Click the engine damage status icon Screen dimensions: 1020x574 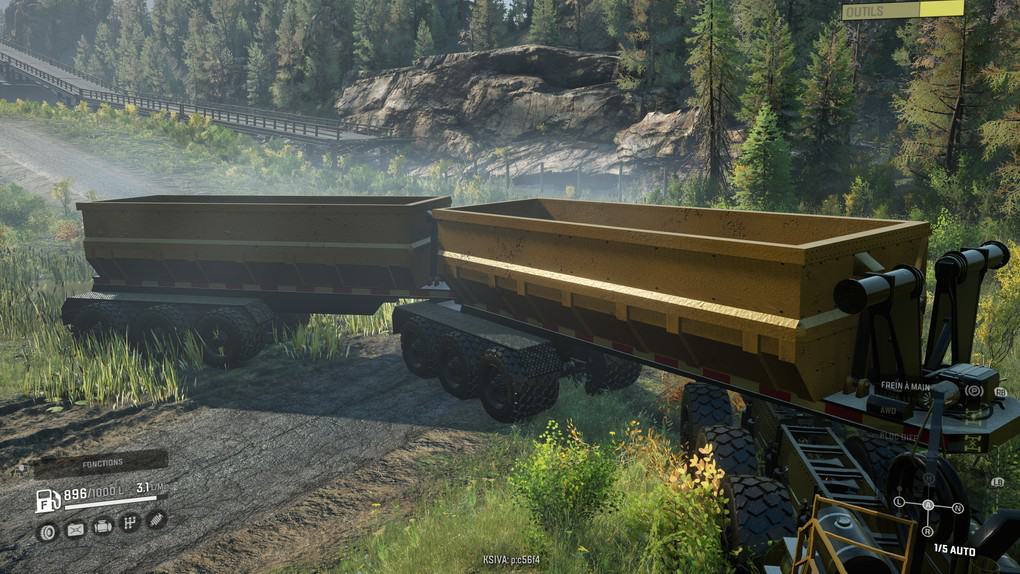point(102,526)
